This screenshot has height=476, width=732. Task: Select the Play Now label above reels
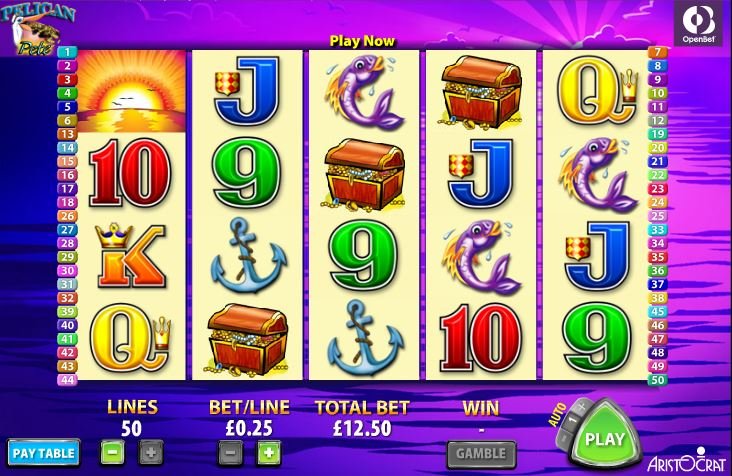[x=363, y=41]
